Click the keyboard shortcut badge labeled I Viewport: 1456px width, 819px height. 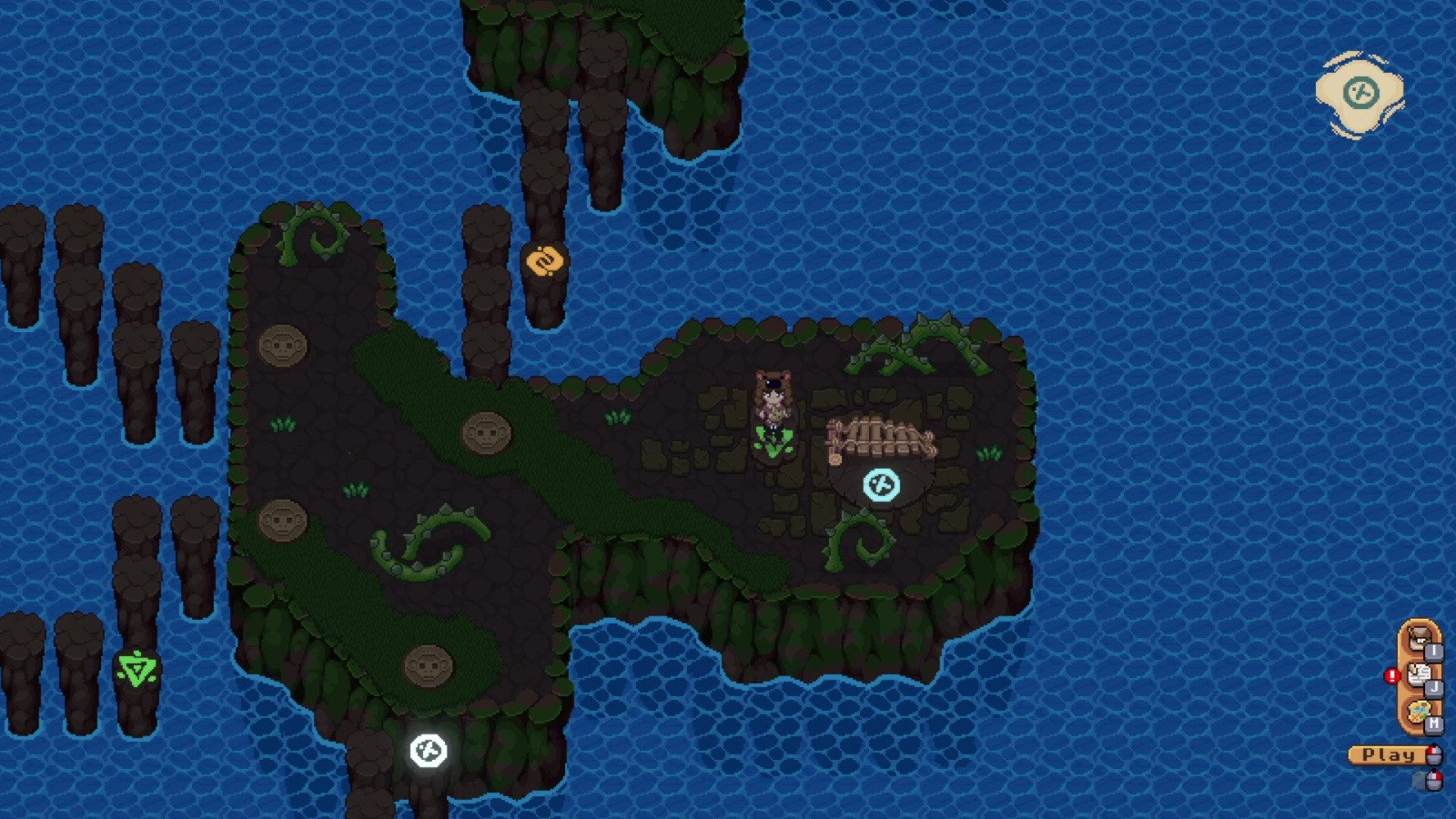point(1434,653)
